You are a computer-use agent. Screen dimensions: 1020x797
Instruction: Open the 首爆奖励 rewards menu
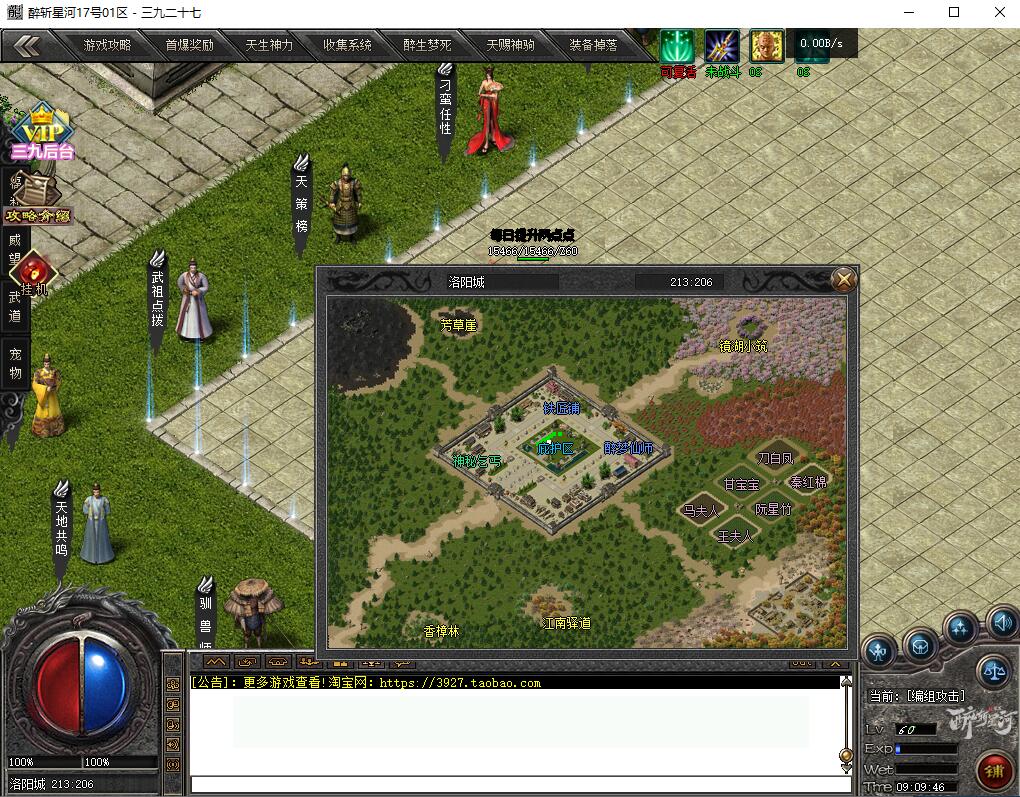189,45
